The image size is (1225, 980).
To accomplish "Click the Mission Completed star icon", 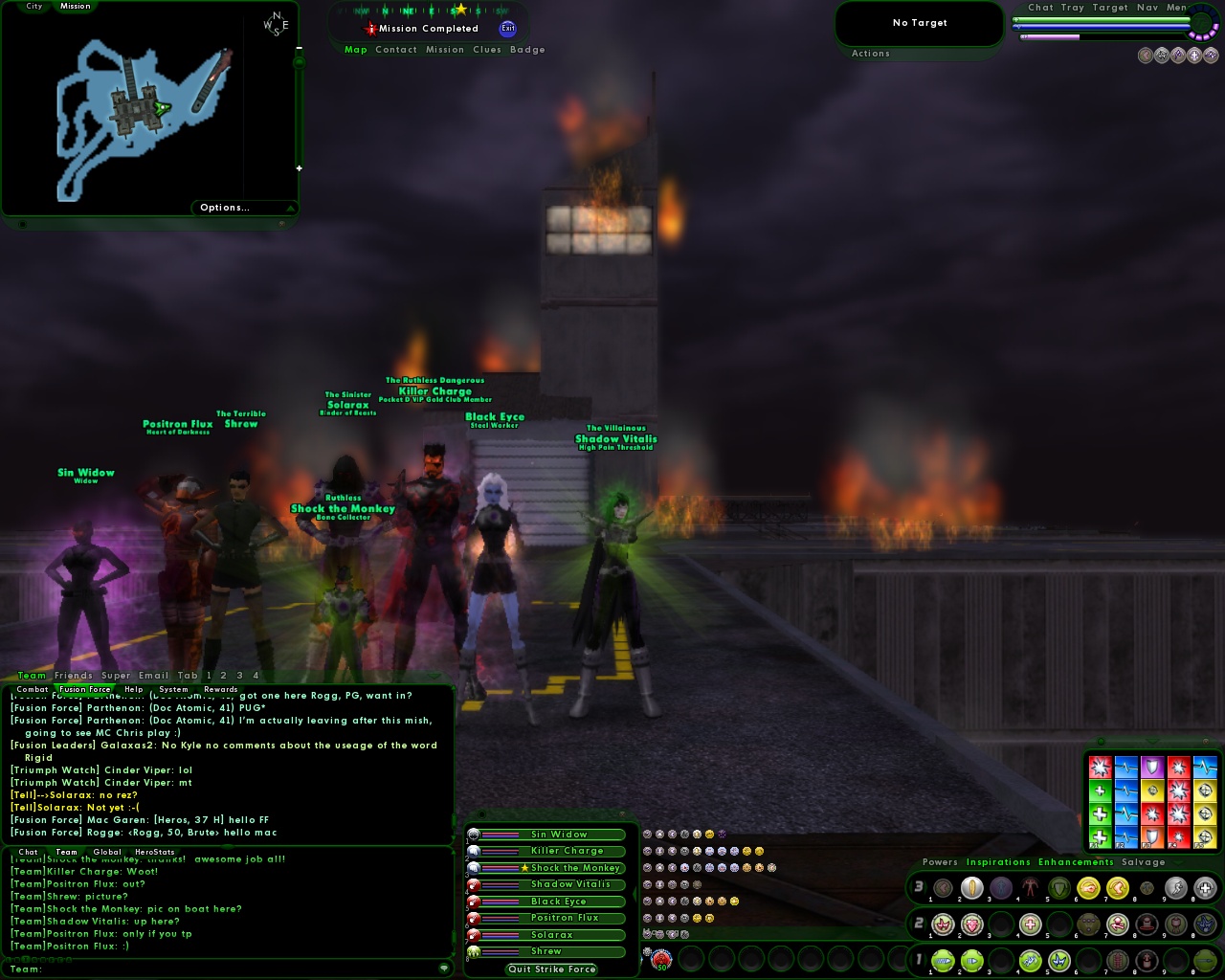I will coord(371,28).
